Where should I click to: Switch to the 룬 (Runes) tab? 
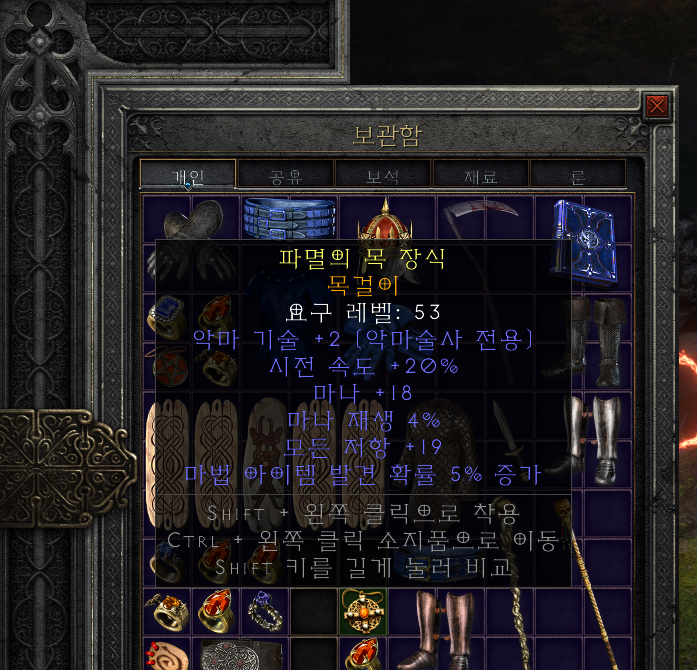(578, 176)
